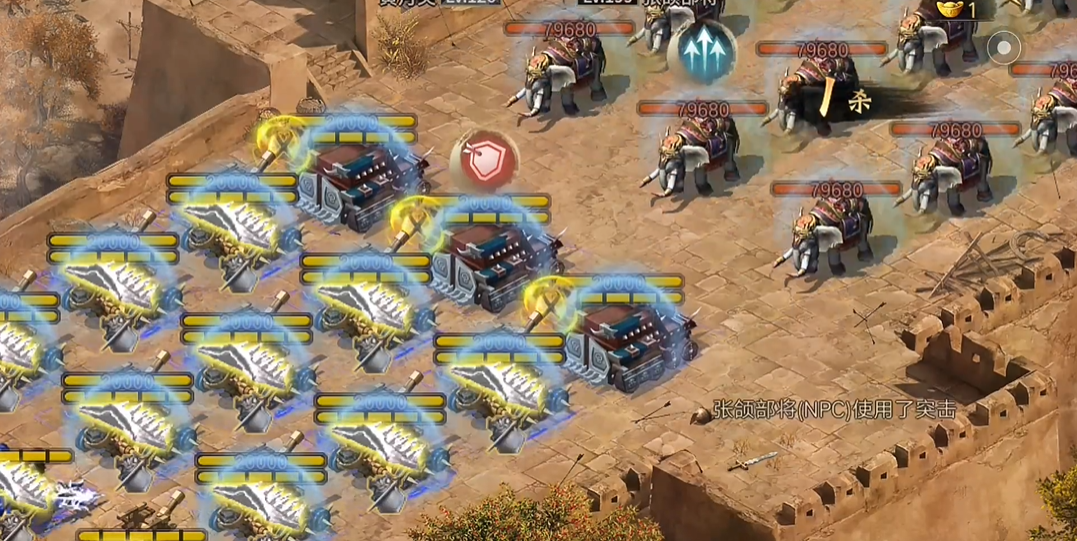This screenshot has width=1077, height=541.
Task: Open the gold ingot currency icon
Action: 951,9
